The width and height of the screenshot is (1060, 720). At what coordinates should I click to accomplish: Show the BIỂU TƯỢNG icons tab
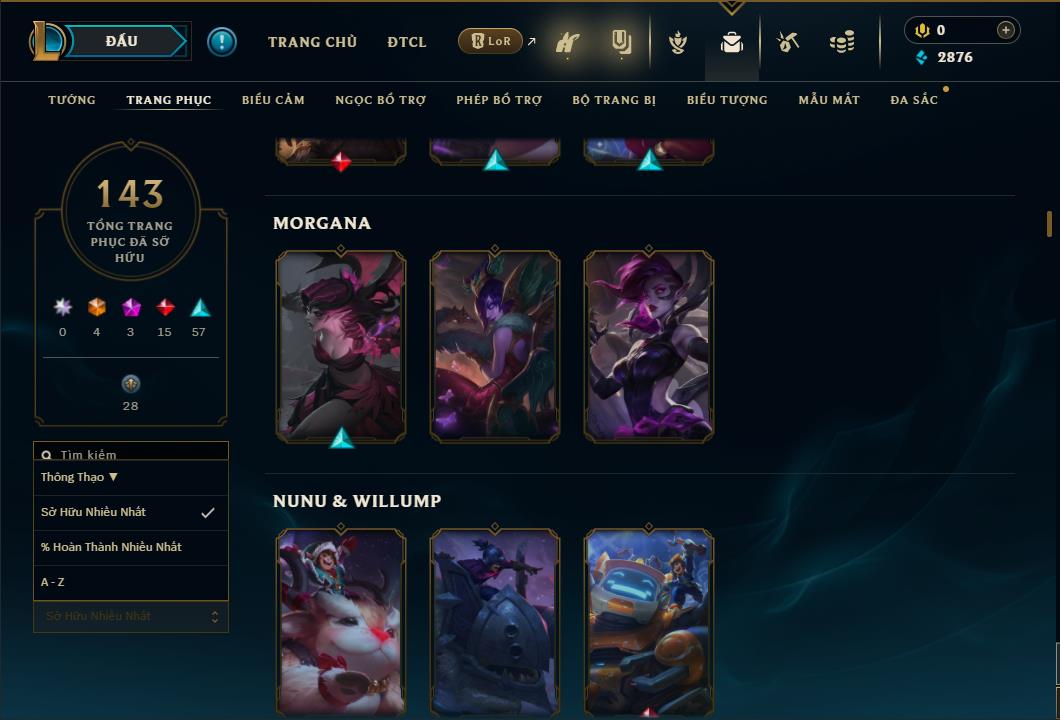tap(727, 100)
